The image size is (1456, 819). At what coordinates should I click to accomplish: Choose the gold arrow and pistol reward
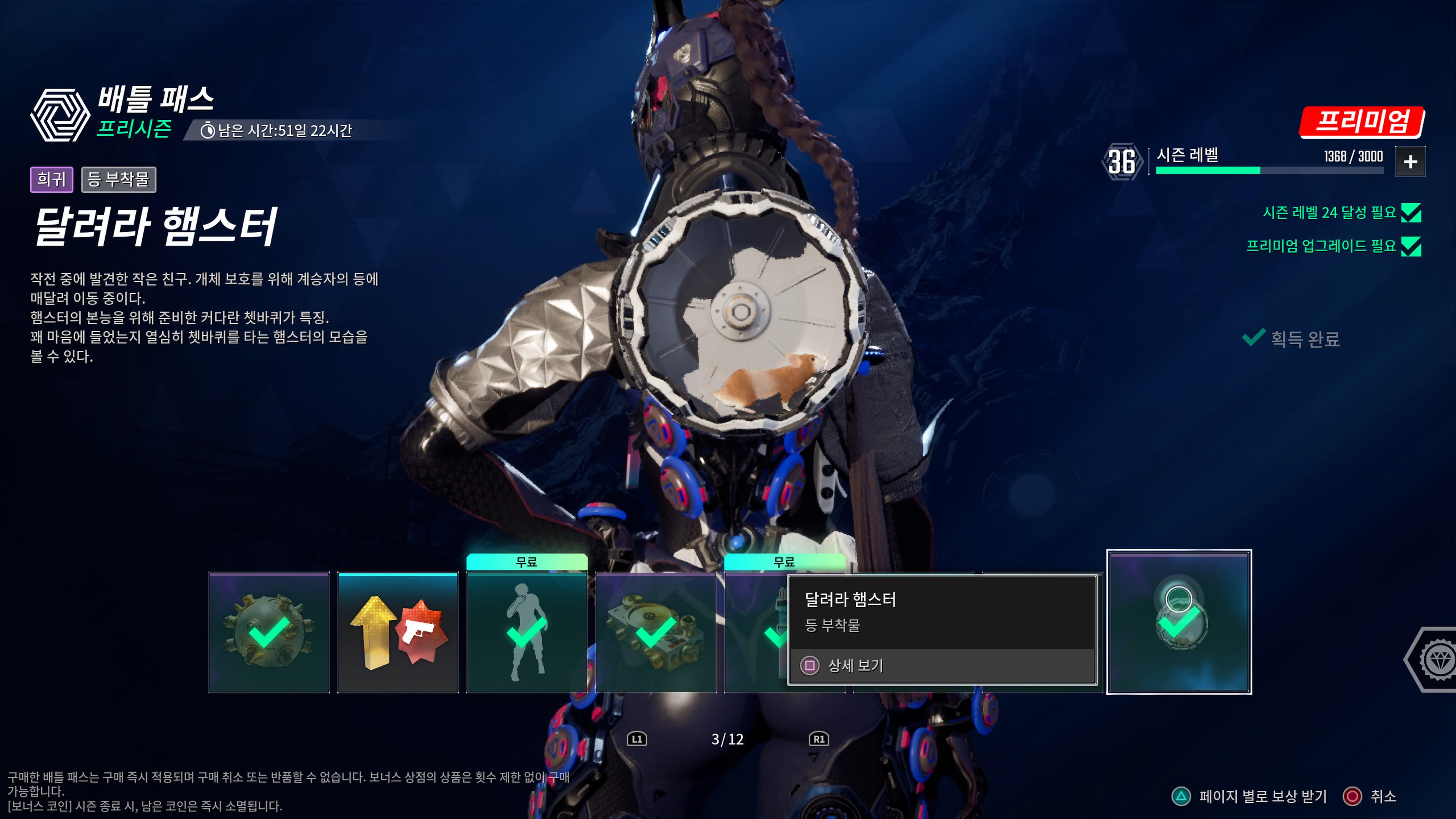click(x=398, y=632)
